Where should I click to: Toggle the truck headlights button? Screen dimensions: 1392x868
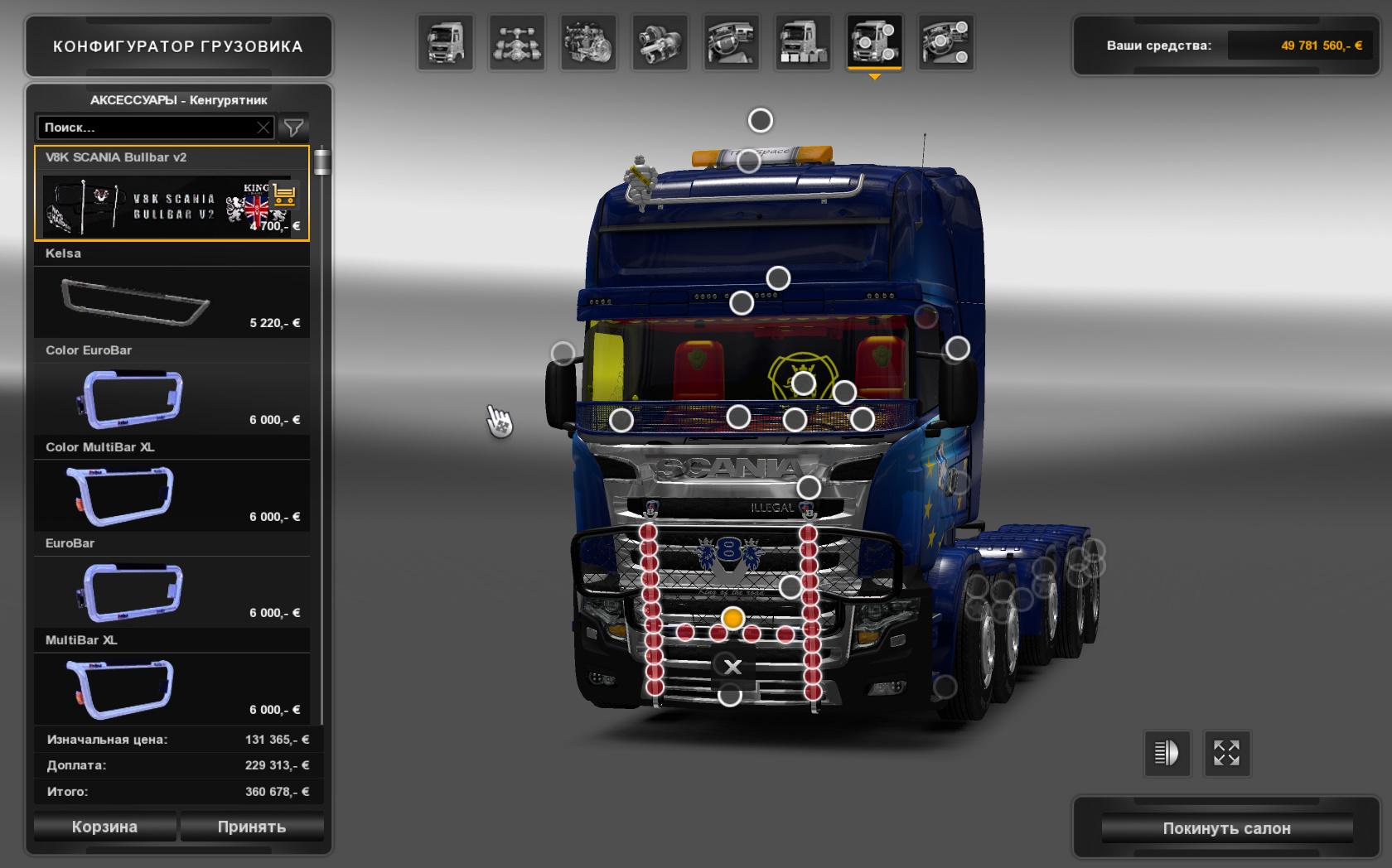tap(1167, 753)
